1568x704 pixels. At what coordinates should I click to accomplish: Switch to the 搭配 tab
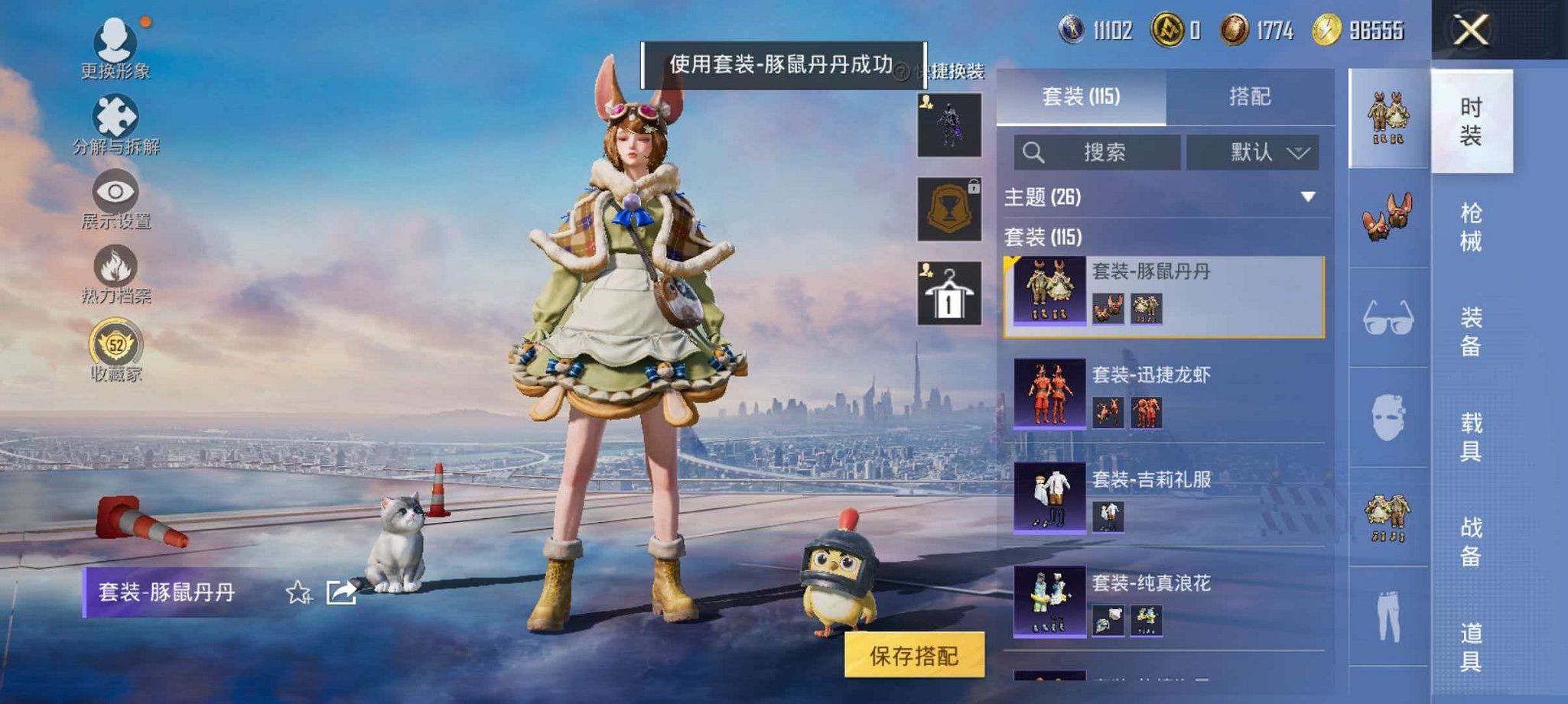tap(1251, 97)
